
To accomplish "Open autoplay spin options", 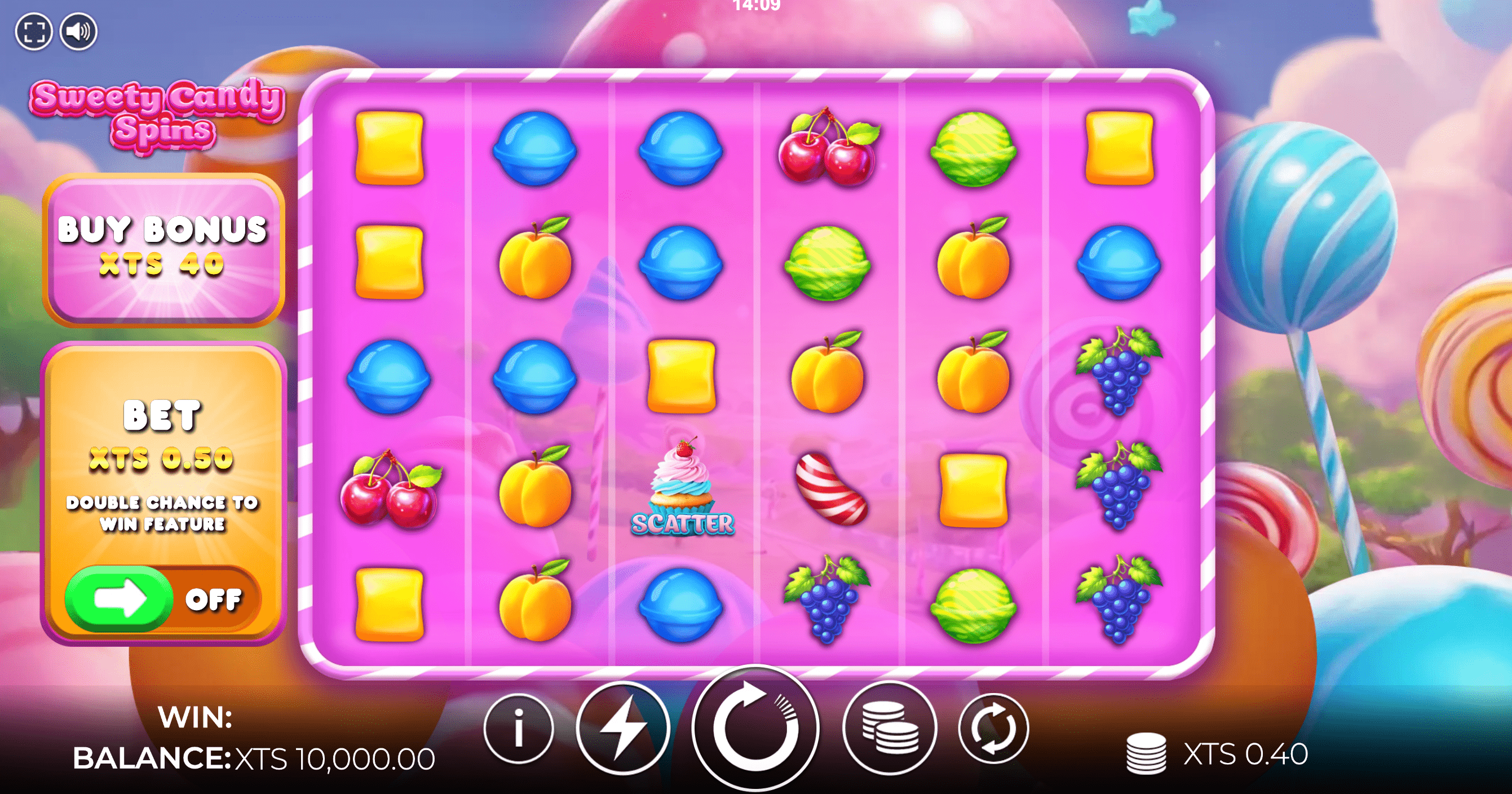I will pyautogui.click(x=993, y=728).
